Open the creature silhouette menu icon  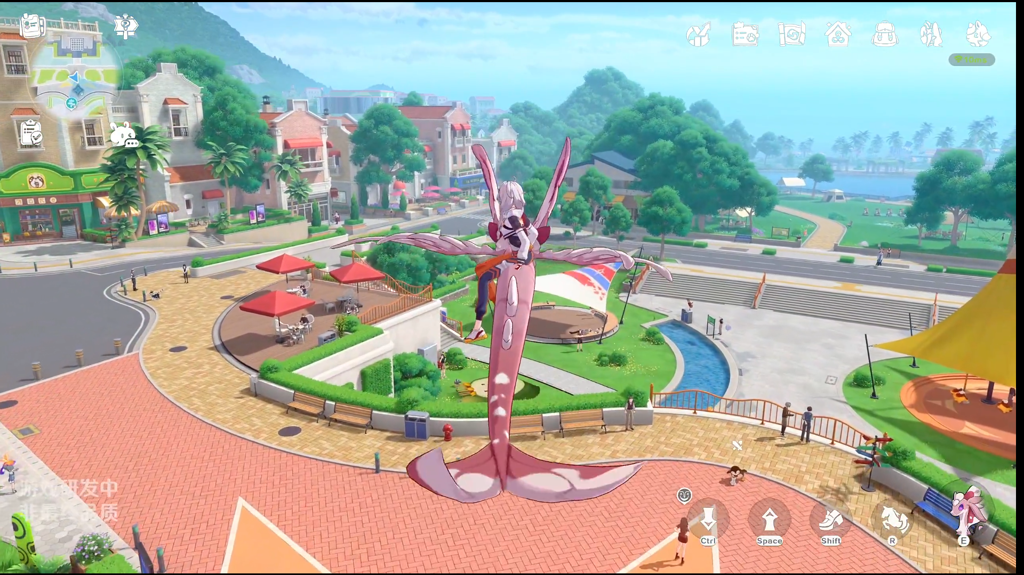pos(978,35)
